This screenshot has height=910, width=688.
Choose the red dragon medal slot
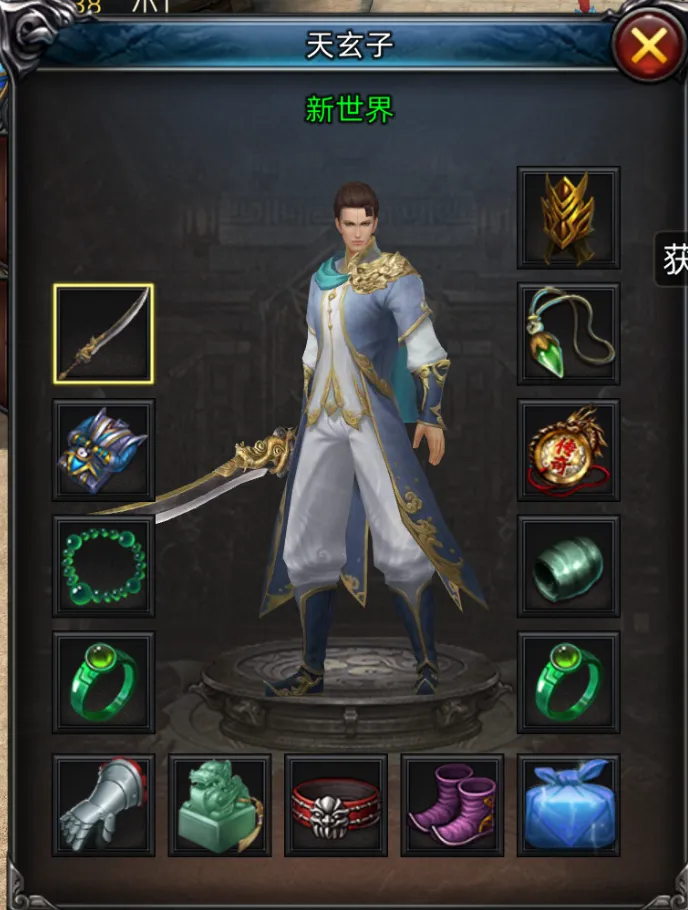[568, 450]
